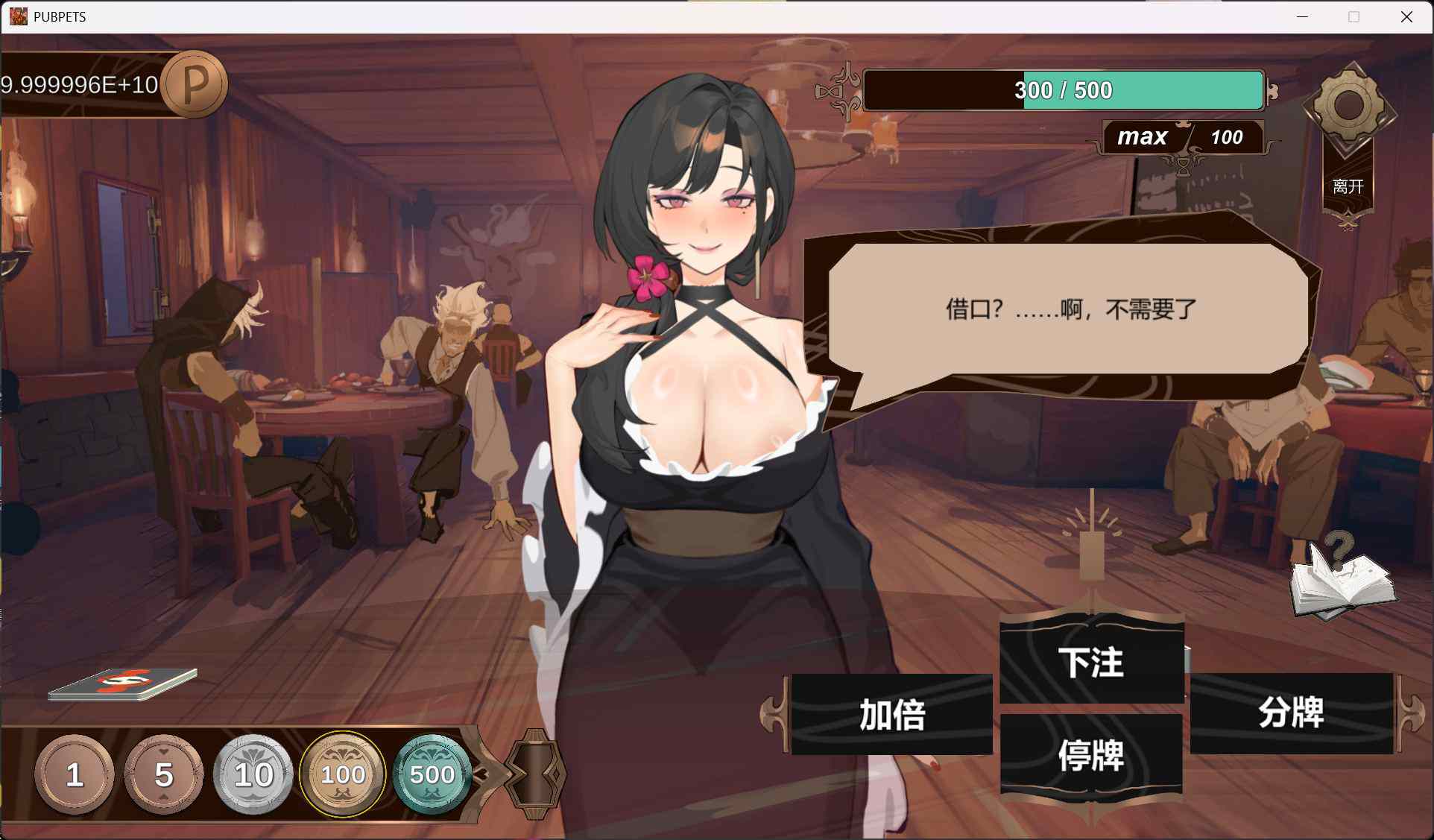Image resolution: width=1434 pixels, height=840 pixels.
Task: Choose the teal 500 chip
Action: [432, 775]
